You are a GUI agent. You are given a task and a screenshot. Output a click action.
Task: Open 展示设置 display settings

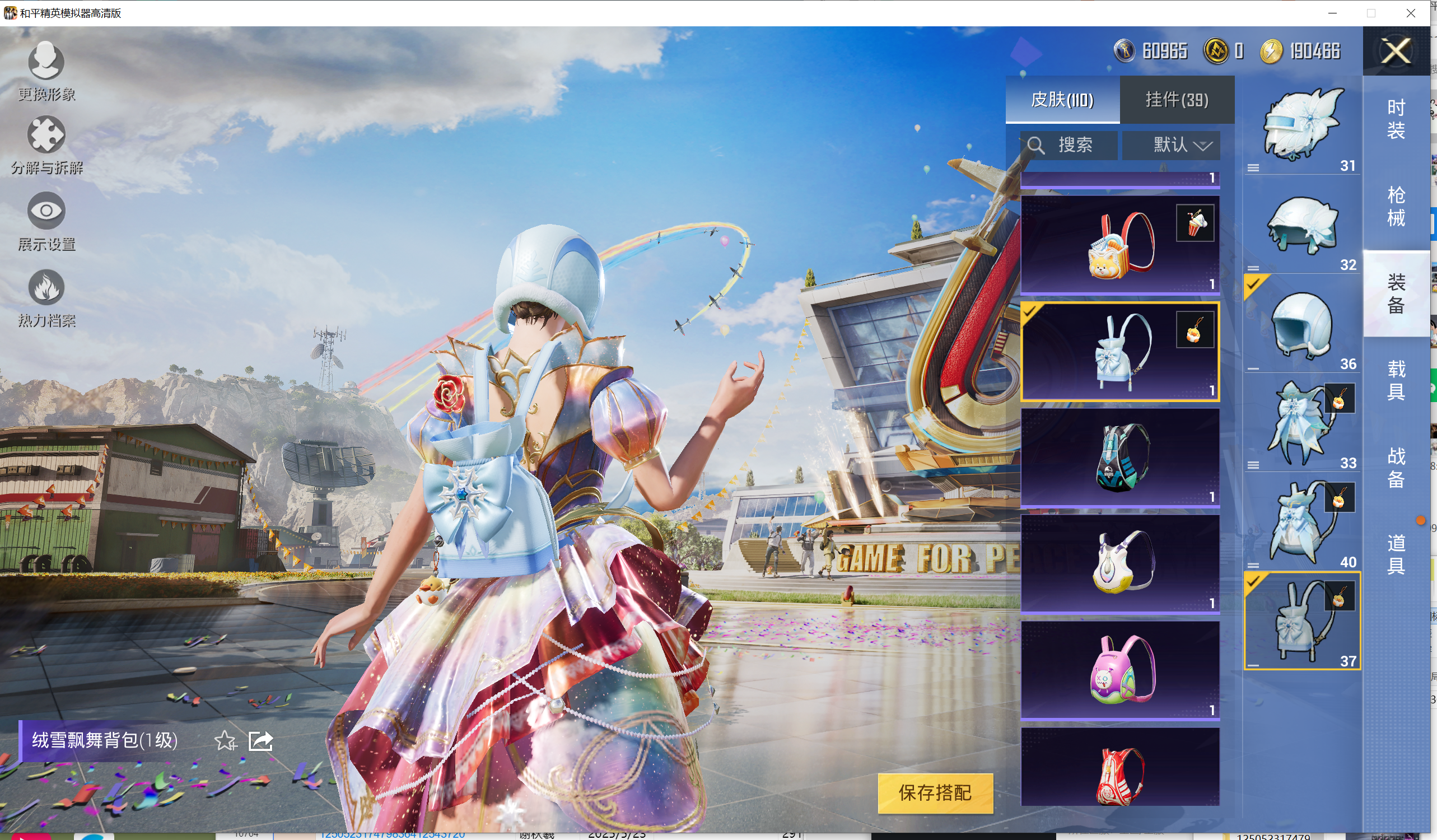coord(46,221)
